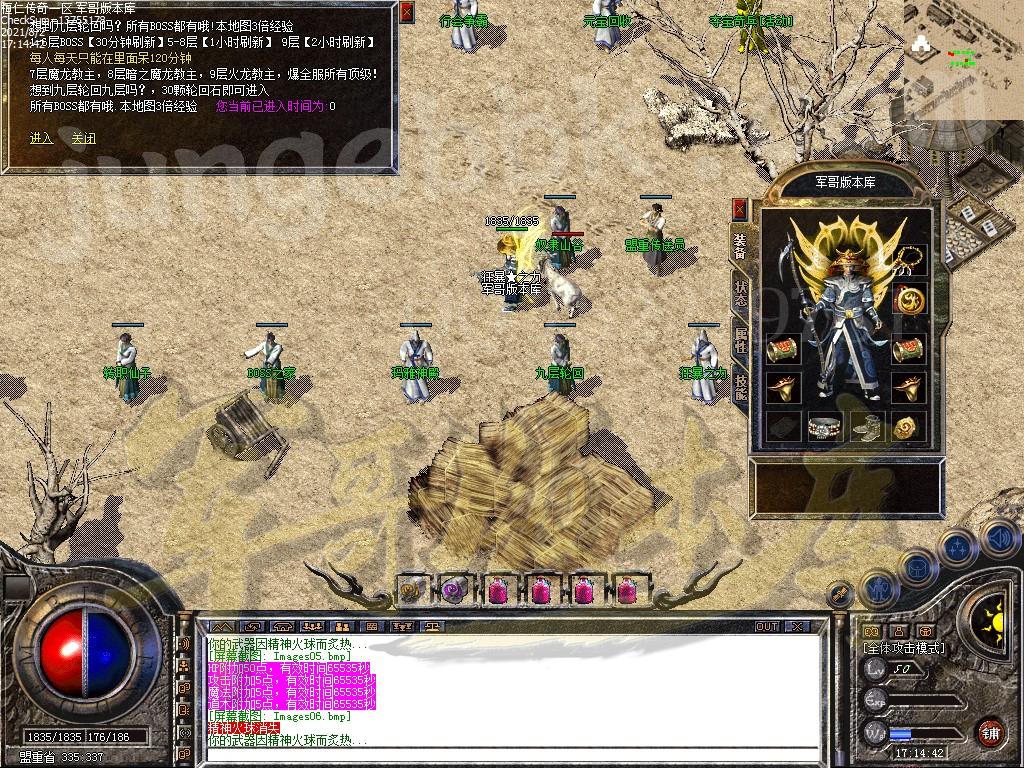Choose the 关闭 (Close) dialogue link
Viewport: 1024px width, 768px height.
point(83,139)
